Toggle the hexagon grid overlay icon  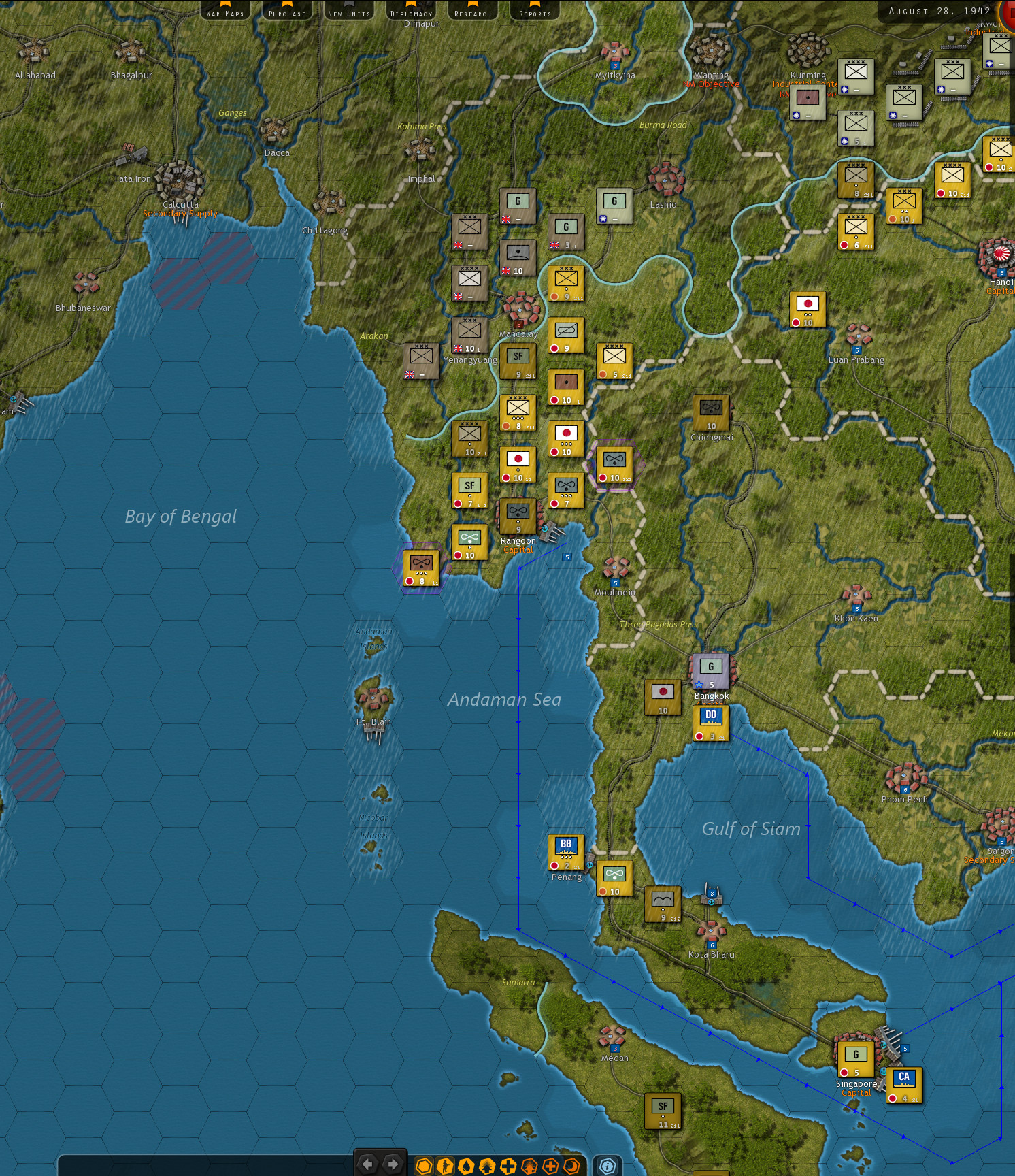(426, 1165)
